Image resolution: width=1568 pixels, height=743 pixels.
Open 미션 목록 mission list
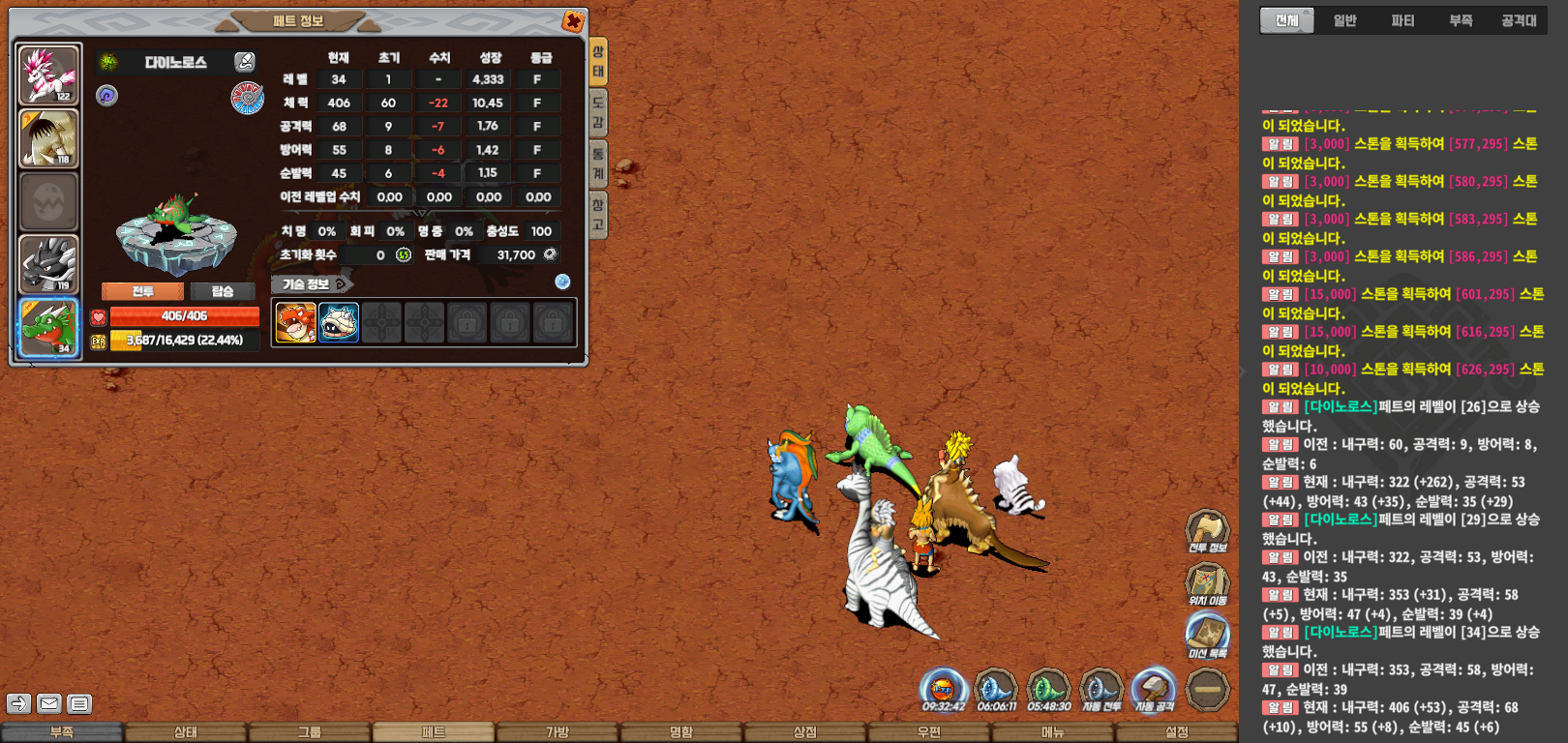point(1207,635)
